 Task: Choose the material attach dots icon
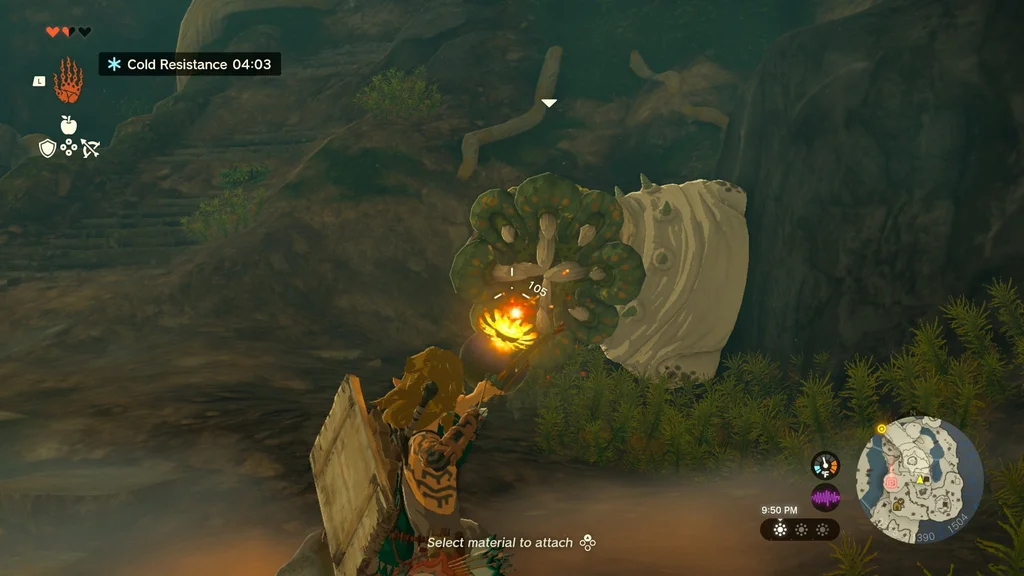(588, 543)
